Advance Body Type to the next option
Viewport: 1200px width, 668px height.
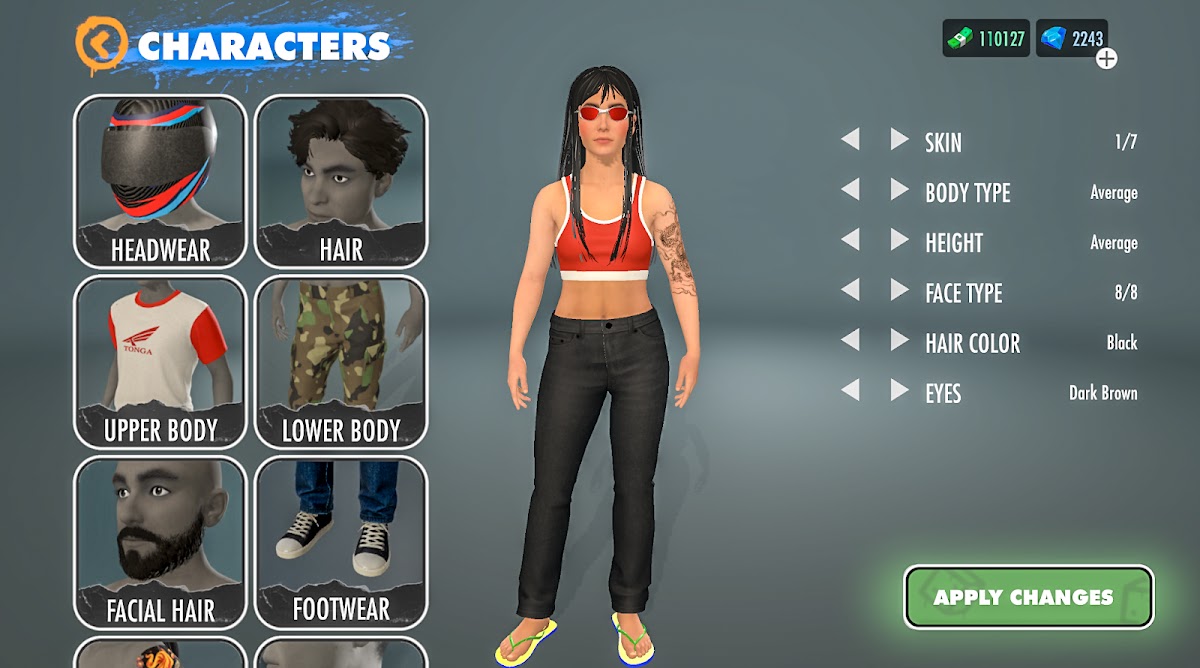(899, 190)
